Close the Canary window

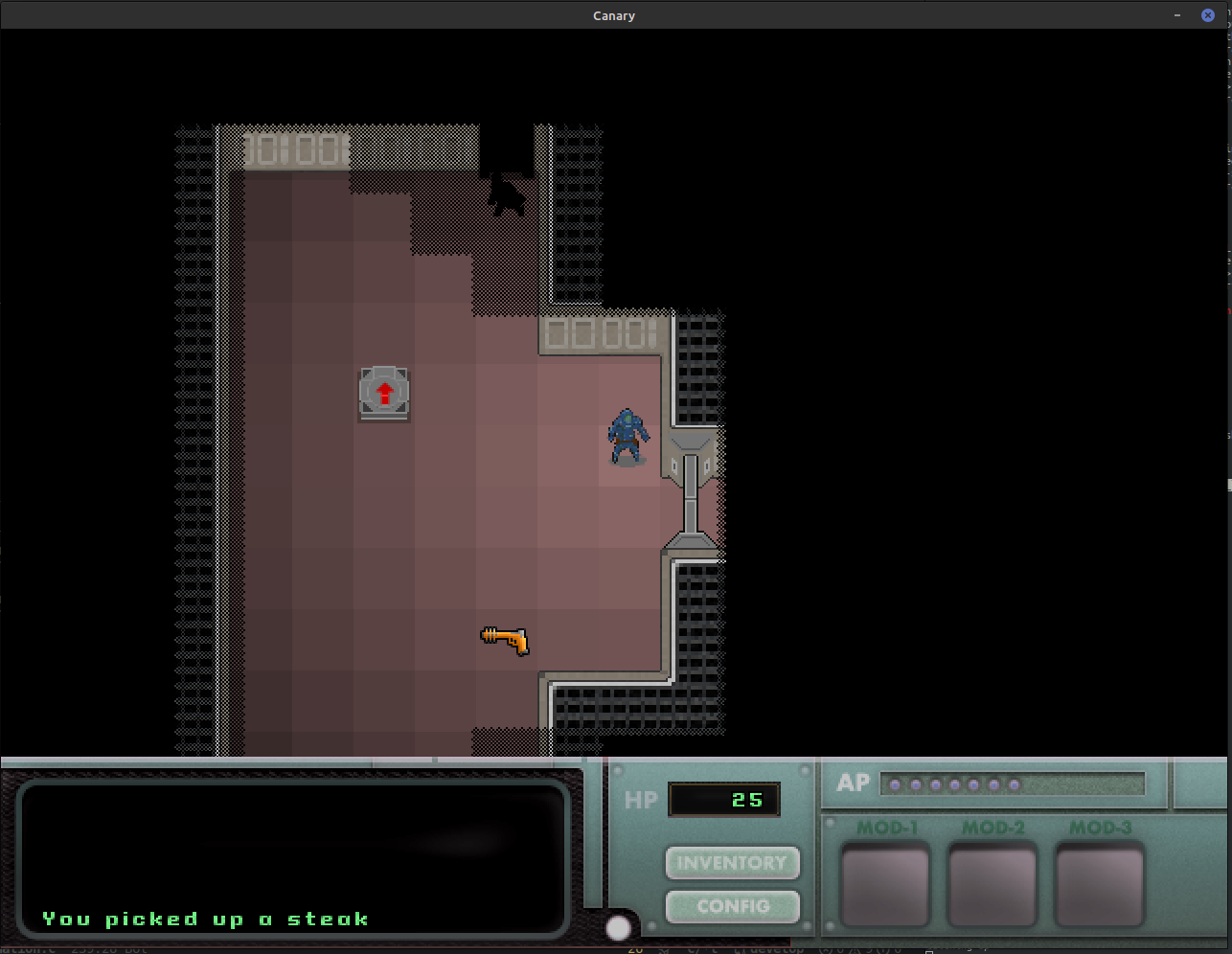tap(1207, 15)
